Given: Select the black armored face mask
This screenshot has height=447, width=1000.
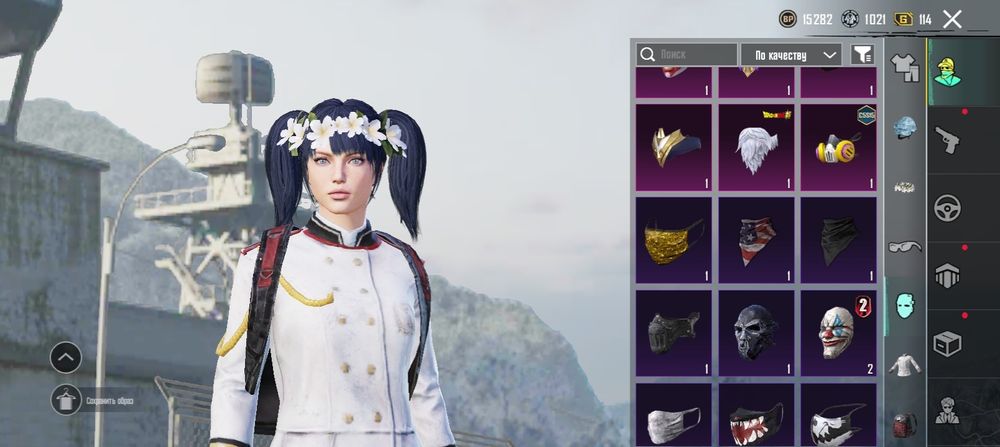Looking at the screenshot, I should (673, 332).
